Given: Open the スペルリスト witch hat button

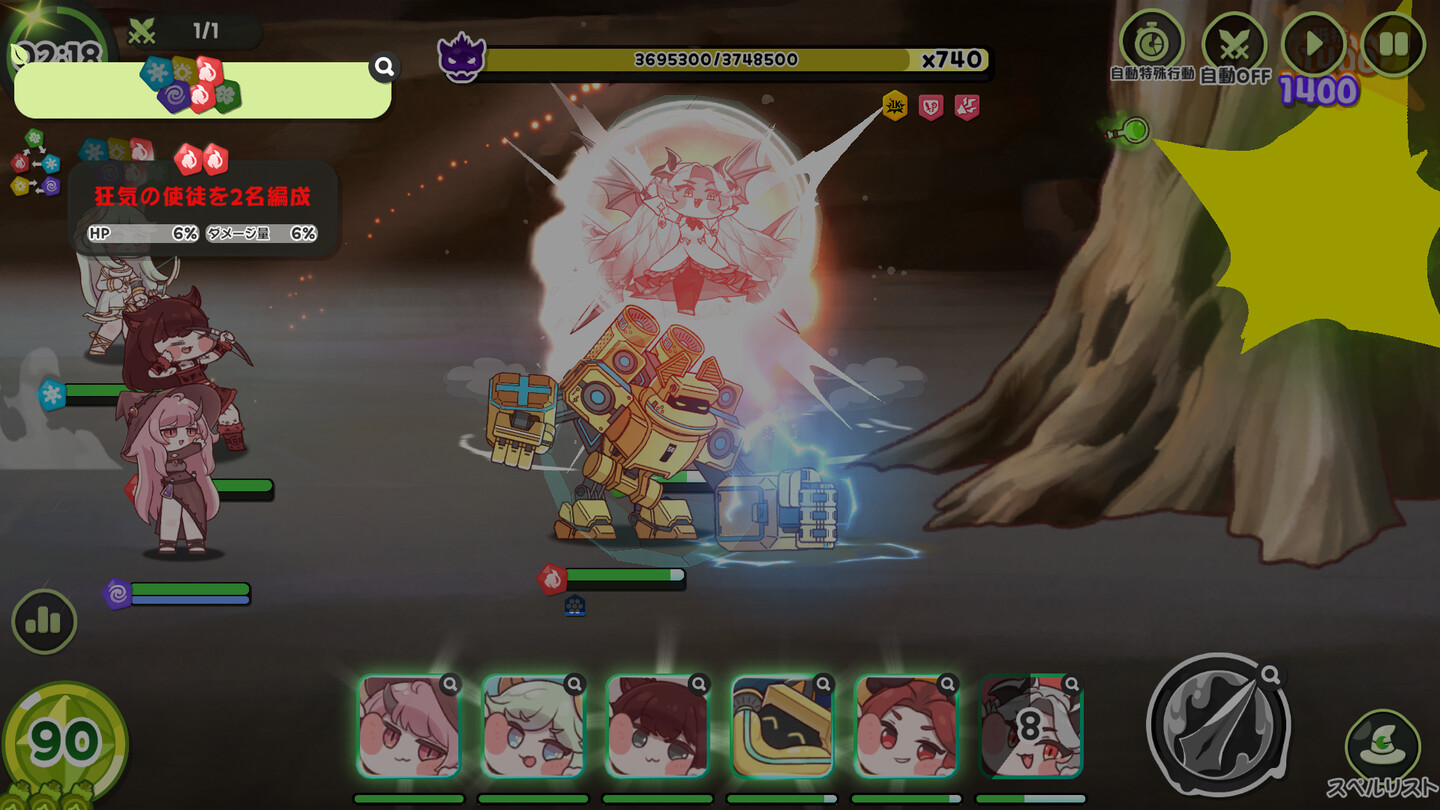Looking at the screenshot, I should click(1382, 744).
